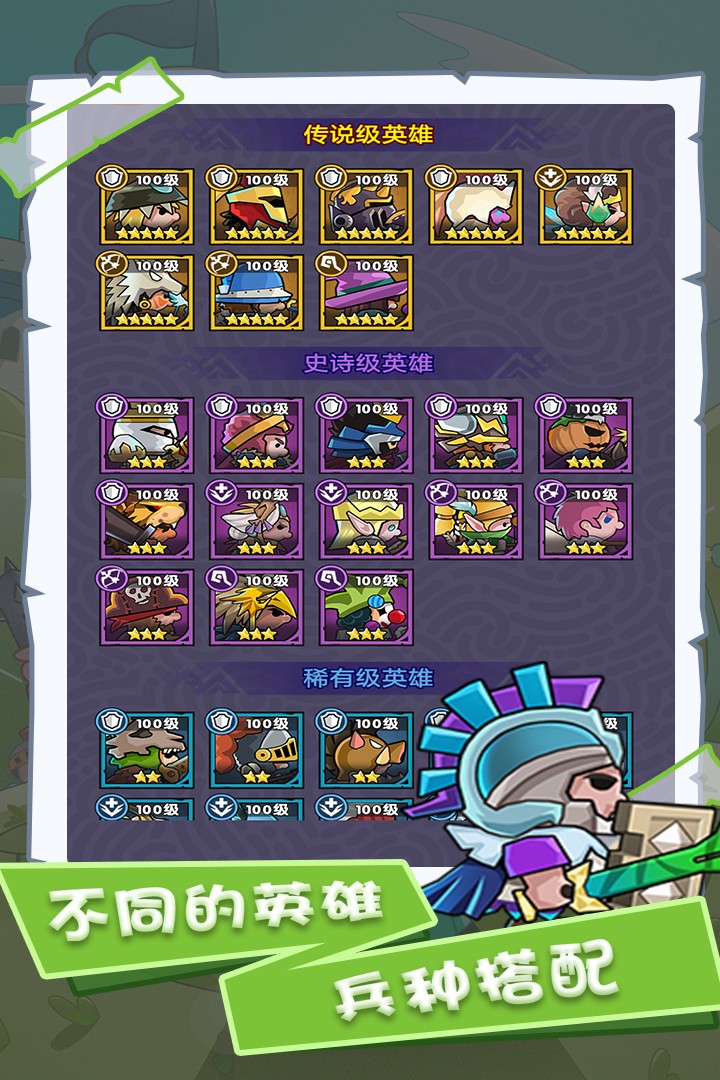Select the clown with green jester hat
Screen dimensions: 720x1080
click(x=366, y=607)
